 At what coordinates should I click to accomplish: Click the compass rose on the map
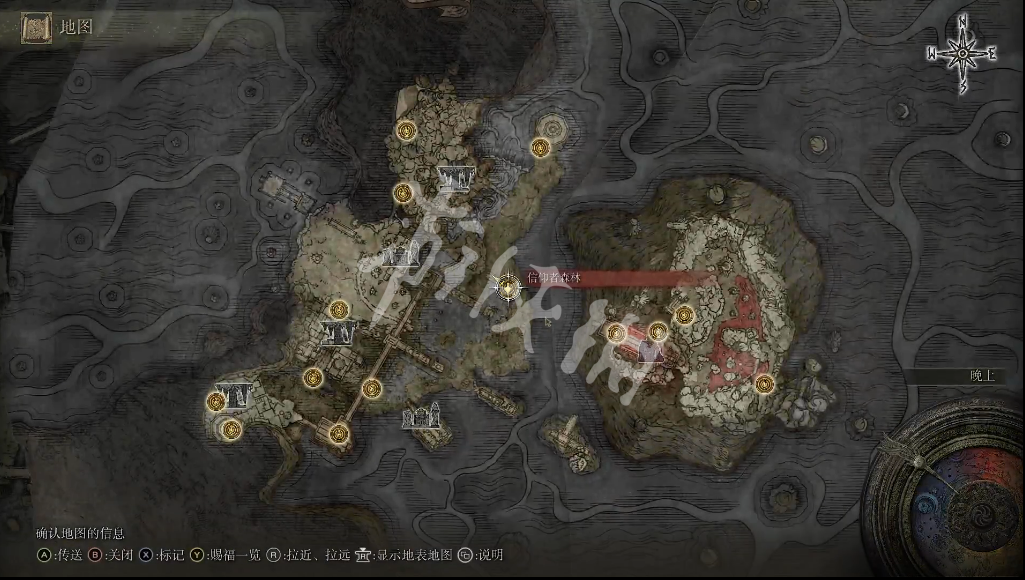pos(961,53)
